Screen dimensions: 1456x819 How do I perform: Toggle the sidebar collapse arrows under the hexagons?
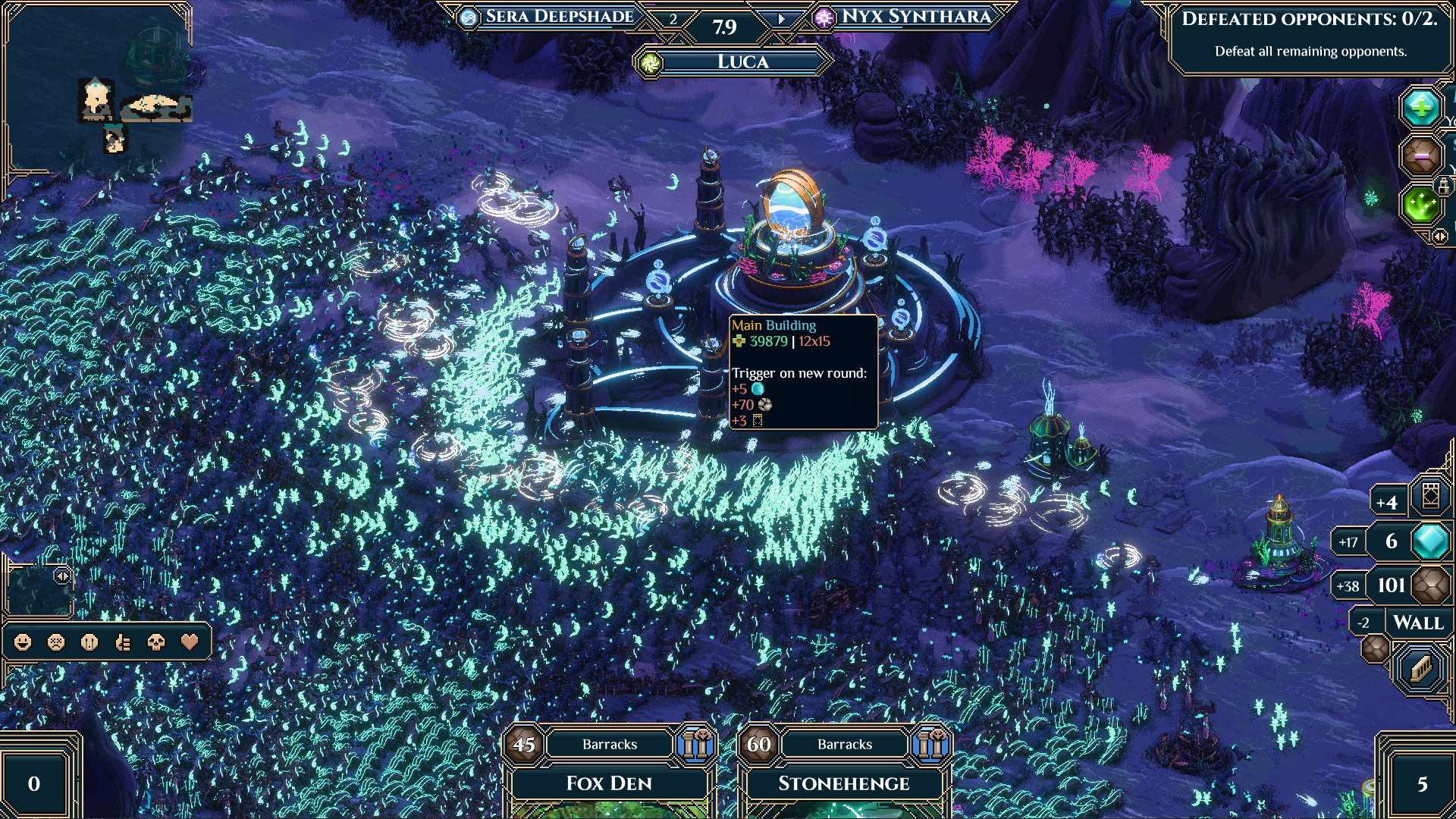point(1439,235)
